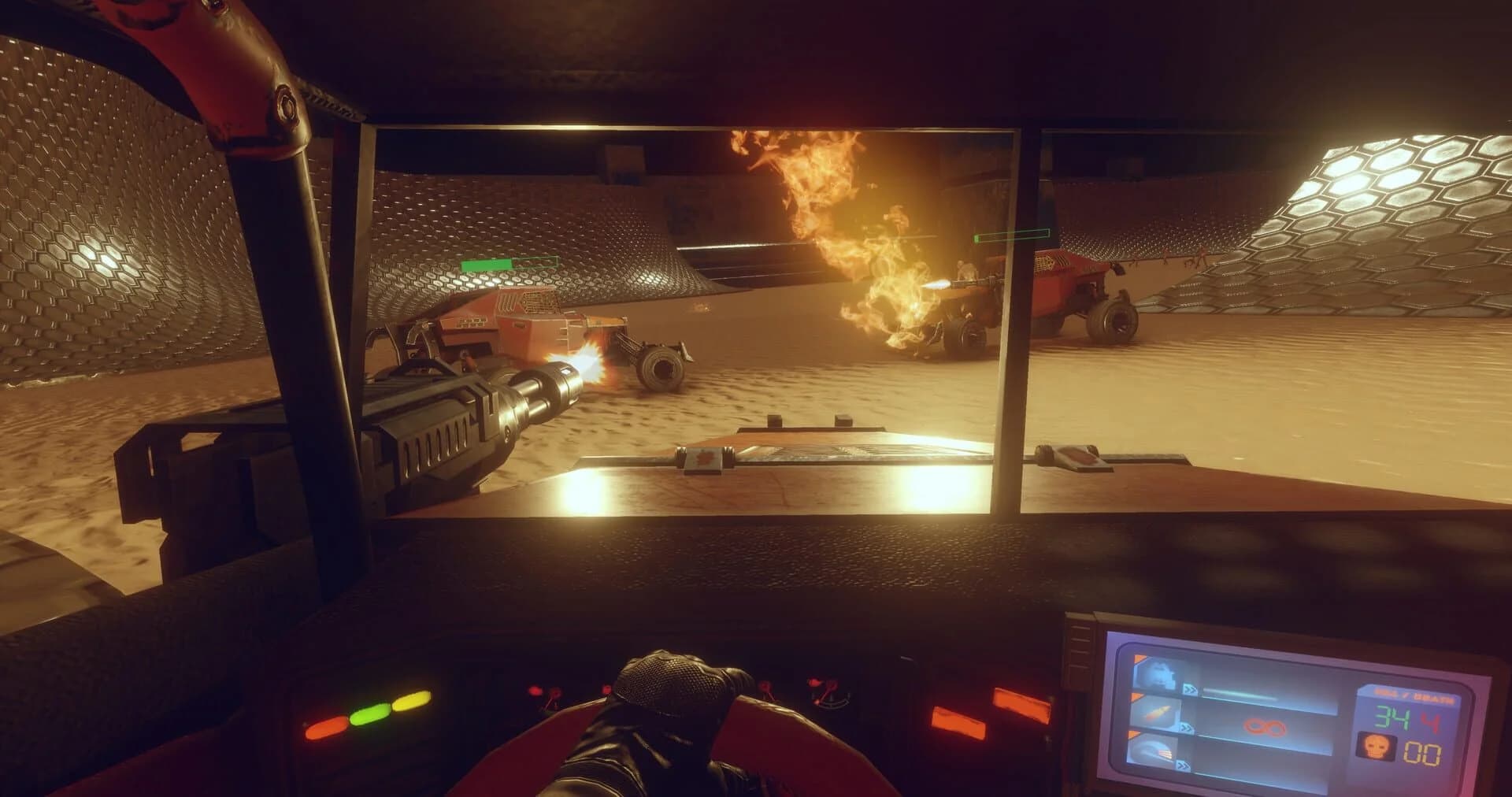Click the red 4 death count digit

click(1432, 719)
